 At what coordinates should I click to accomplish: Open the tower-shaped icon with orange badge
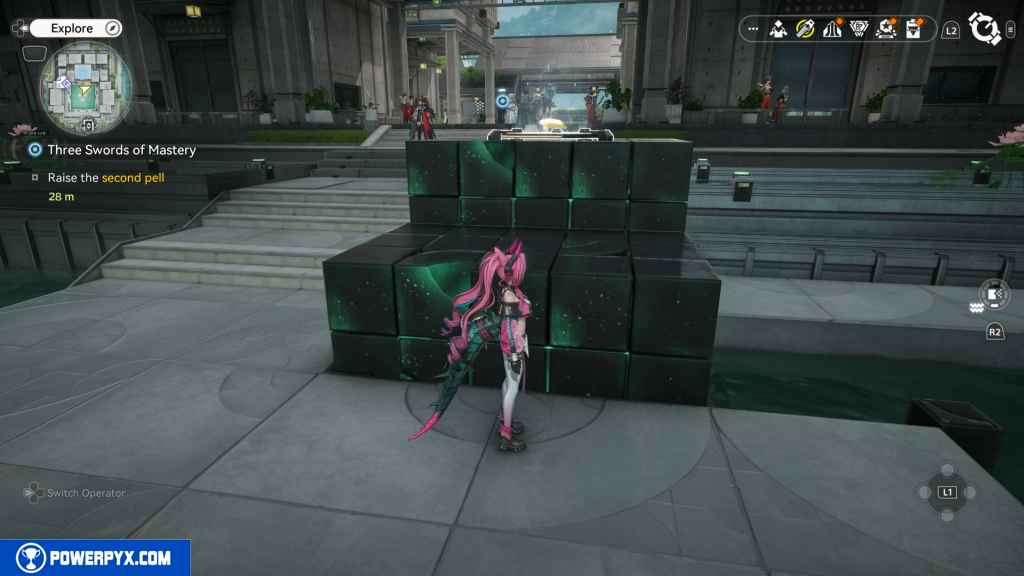coord(831,29)
